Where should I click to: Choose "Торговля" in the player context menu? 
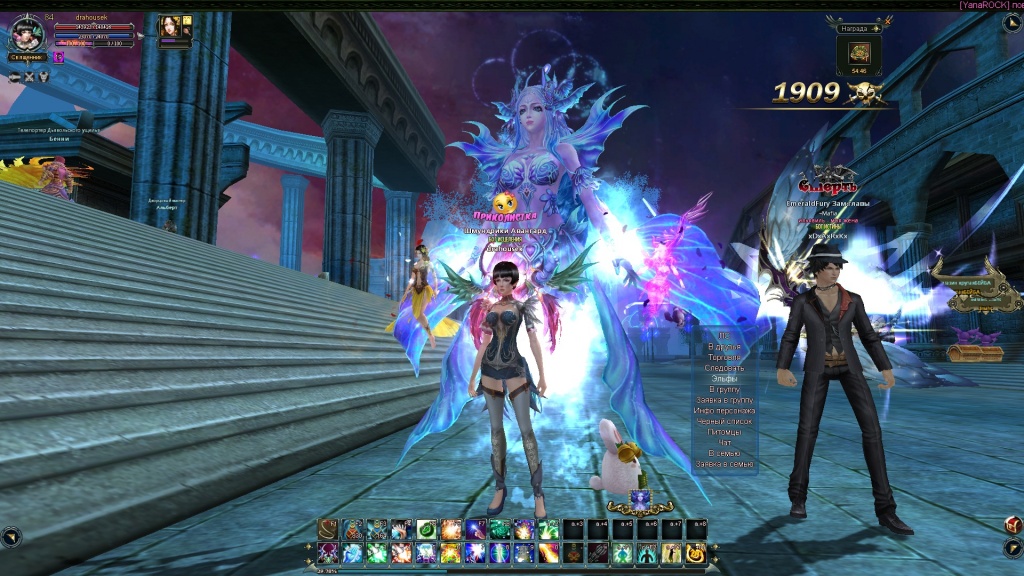(x=725, y=357)
